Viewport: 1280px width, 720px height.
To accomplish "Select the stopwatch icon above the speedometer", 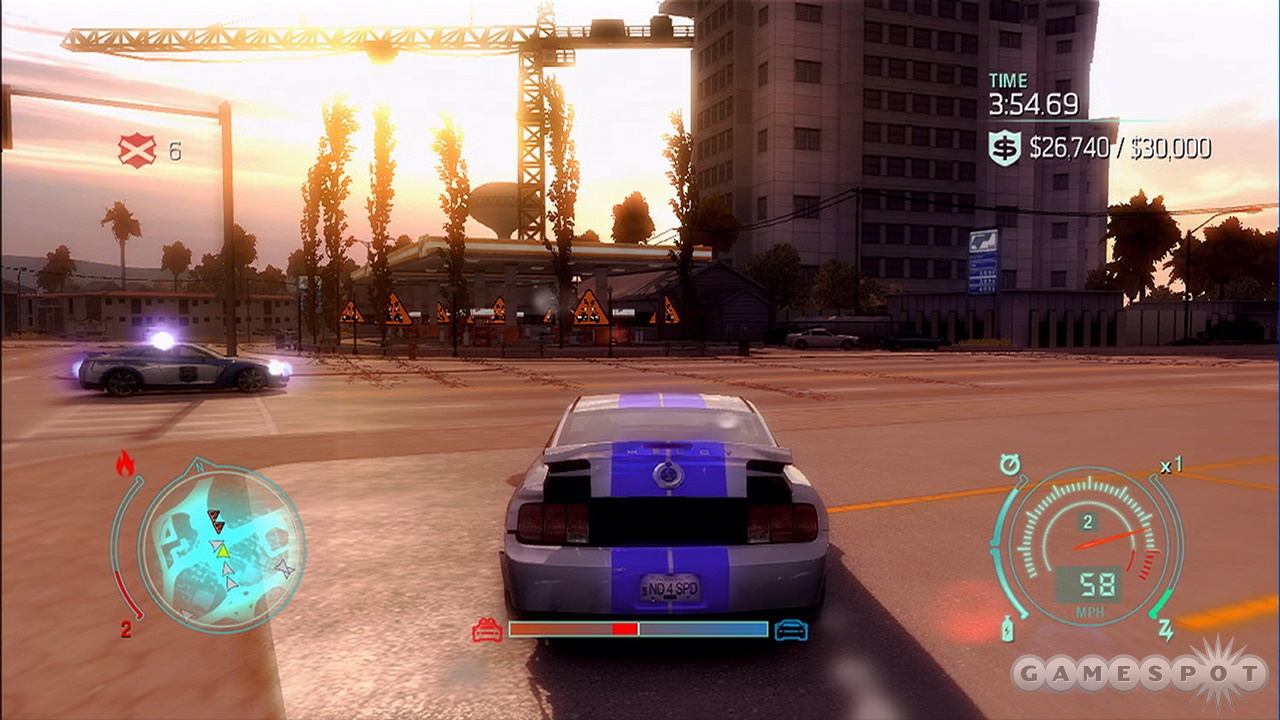I will pyautogui.click(x=1009, y=464).
